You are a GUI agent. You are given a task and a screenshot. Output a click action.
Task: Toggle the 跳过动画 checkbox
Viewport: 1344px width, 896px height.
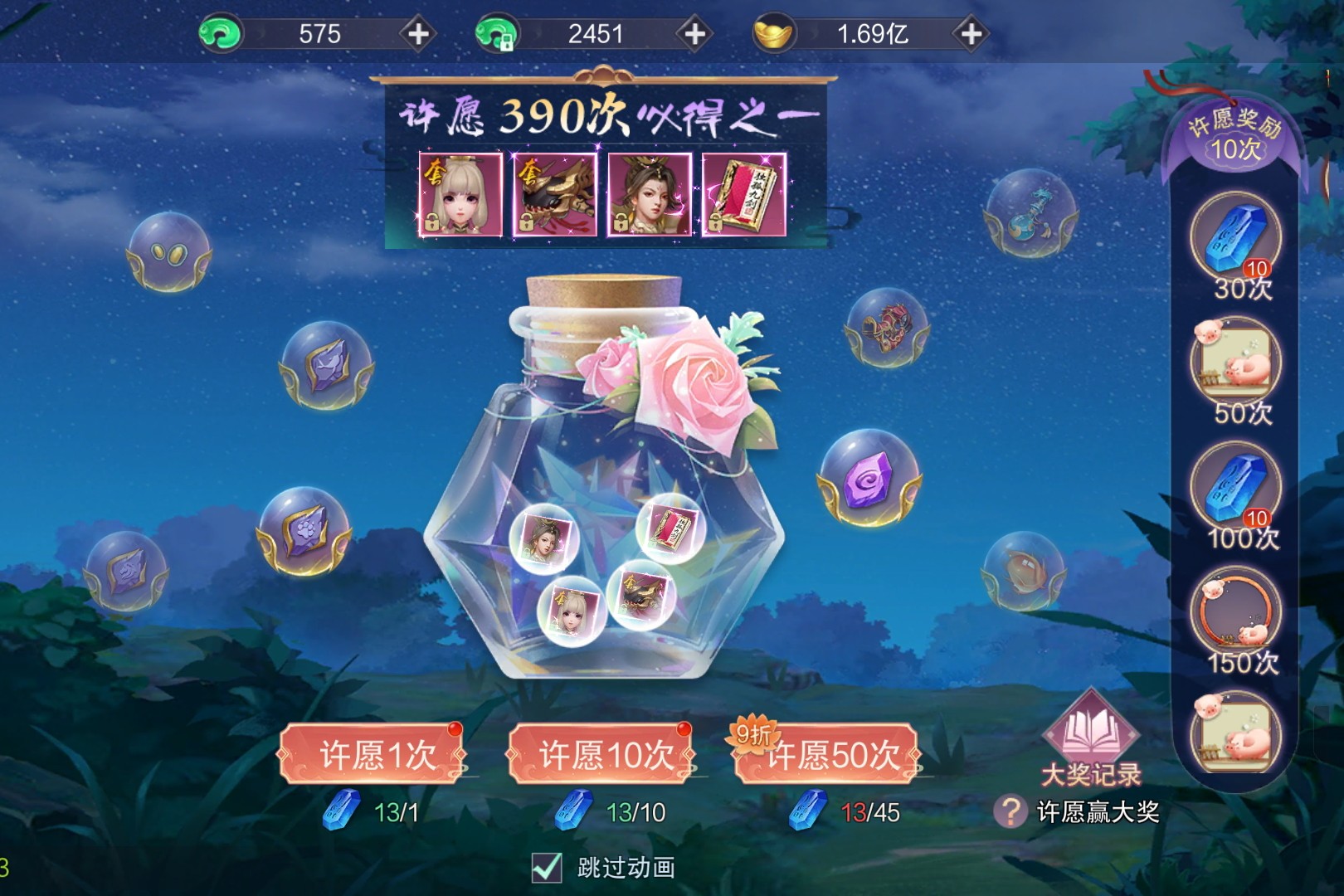547,867
